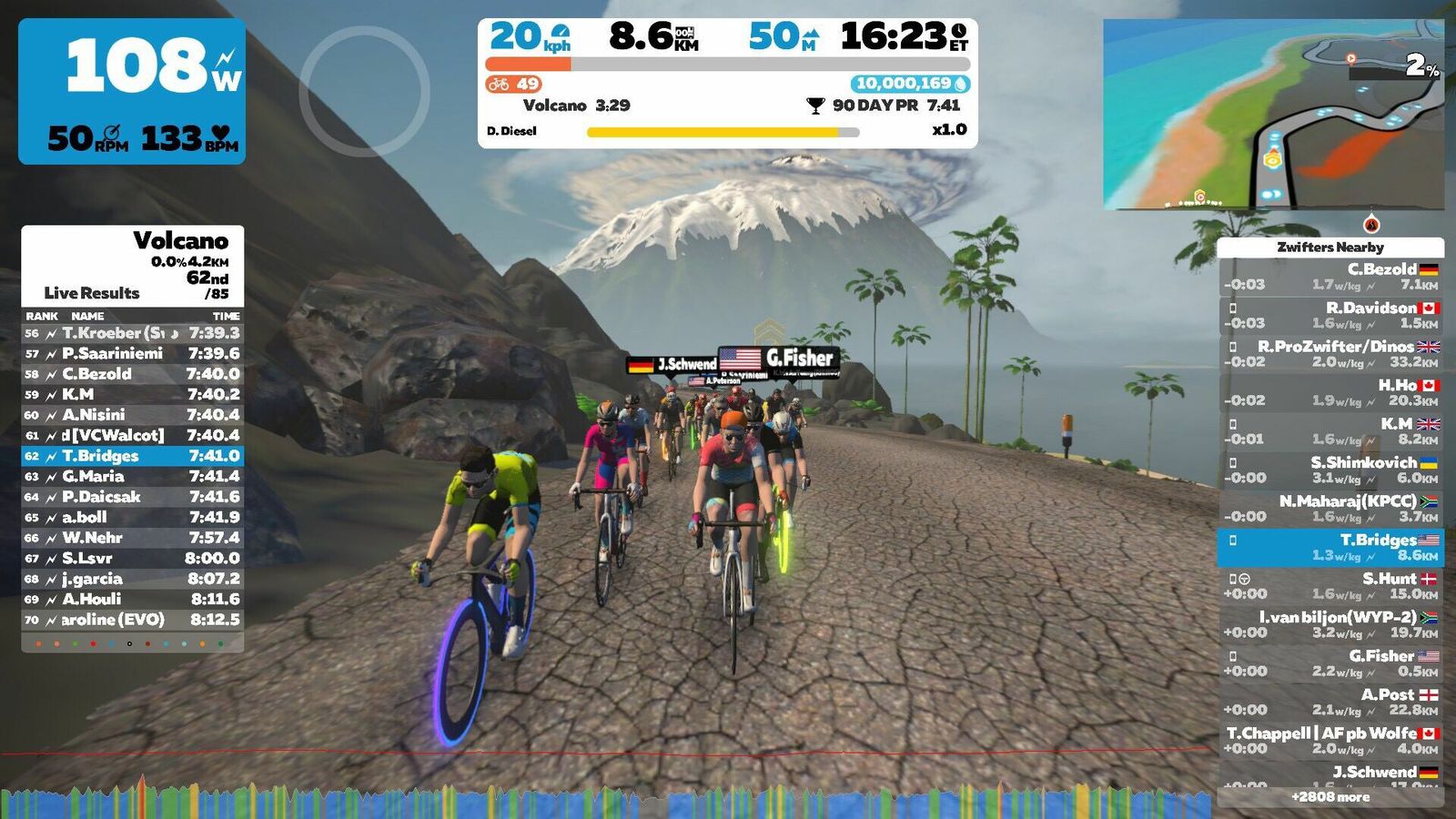Select C.Bezold in Zwifters Nearby list

click(1330, 277)
